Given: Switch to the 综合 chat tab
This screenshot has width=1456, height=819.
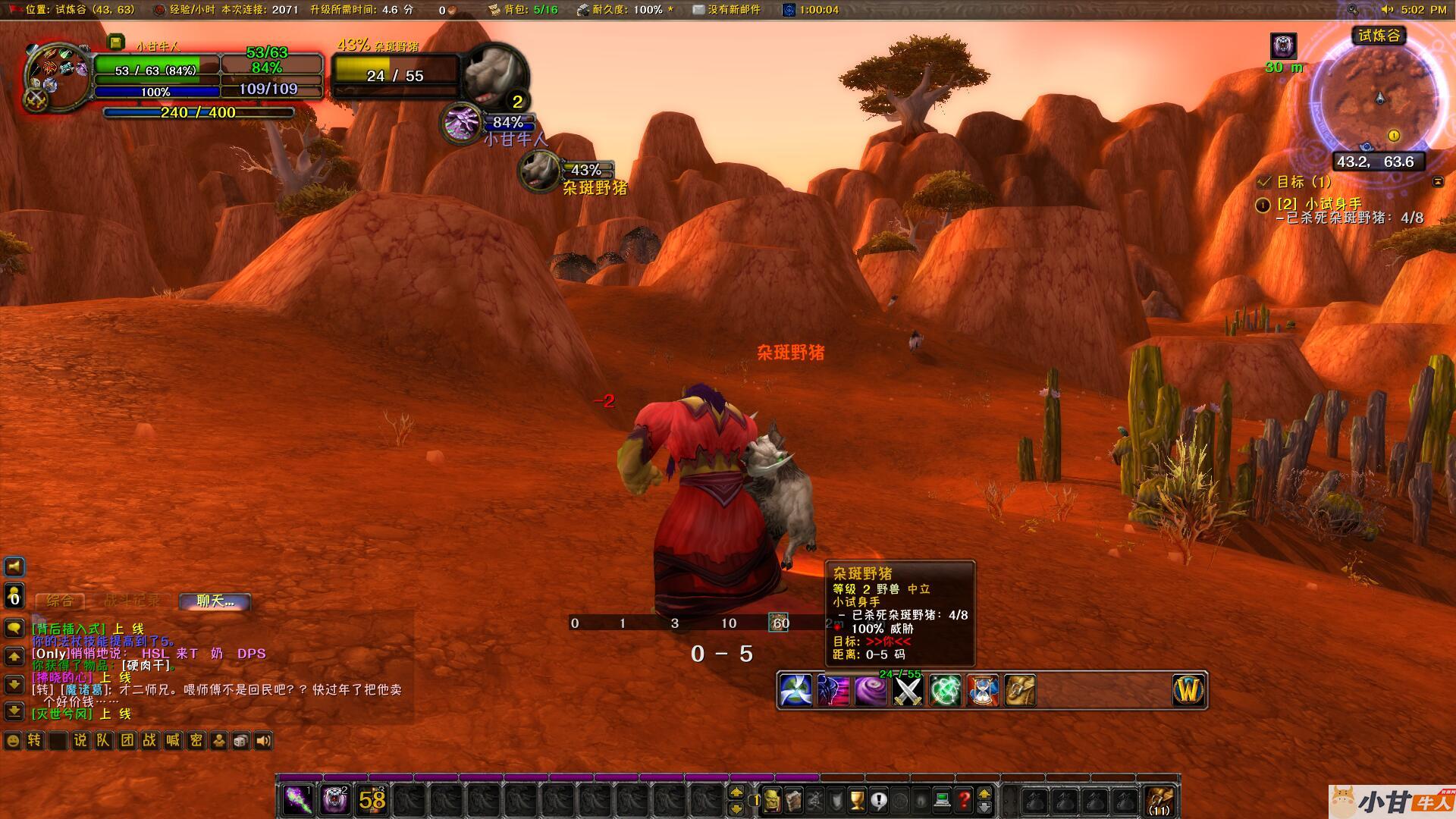Looking at the screenshot, I should point(60,601).
